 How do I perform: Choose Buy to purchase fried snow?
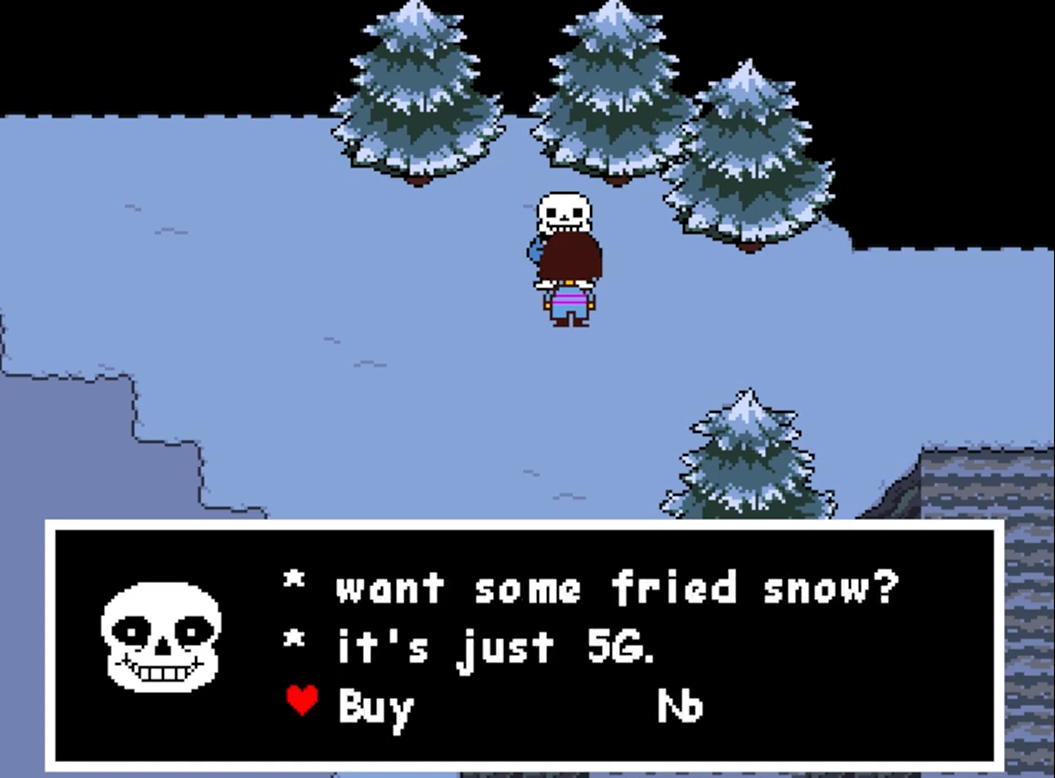375,707
